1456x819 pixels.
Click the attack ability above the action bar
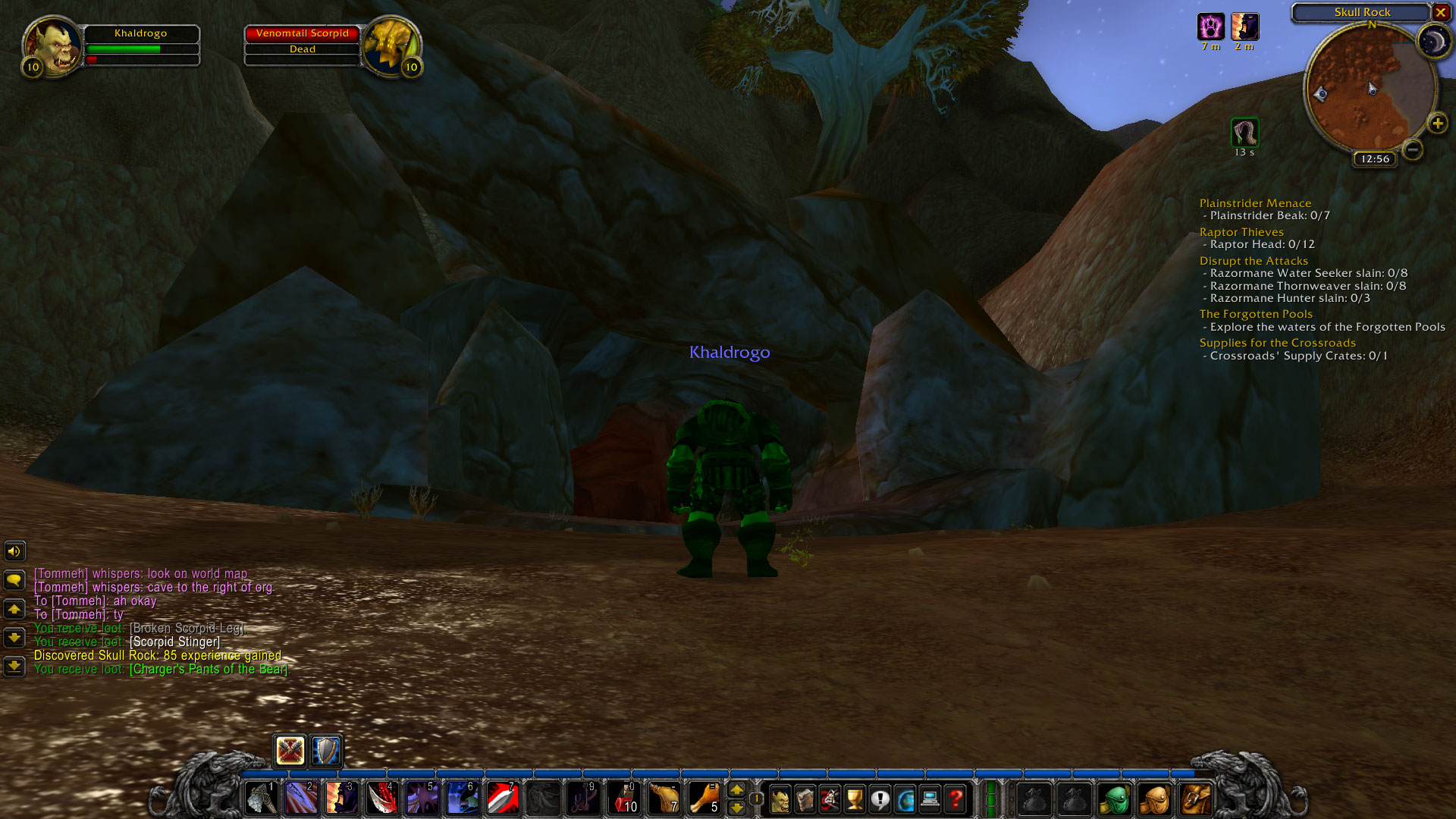(x=289, y=750)
